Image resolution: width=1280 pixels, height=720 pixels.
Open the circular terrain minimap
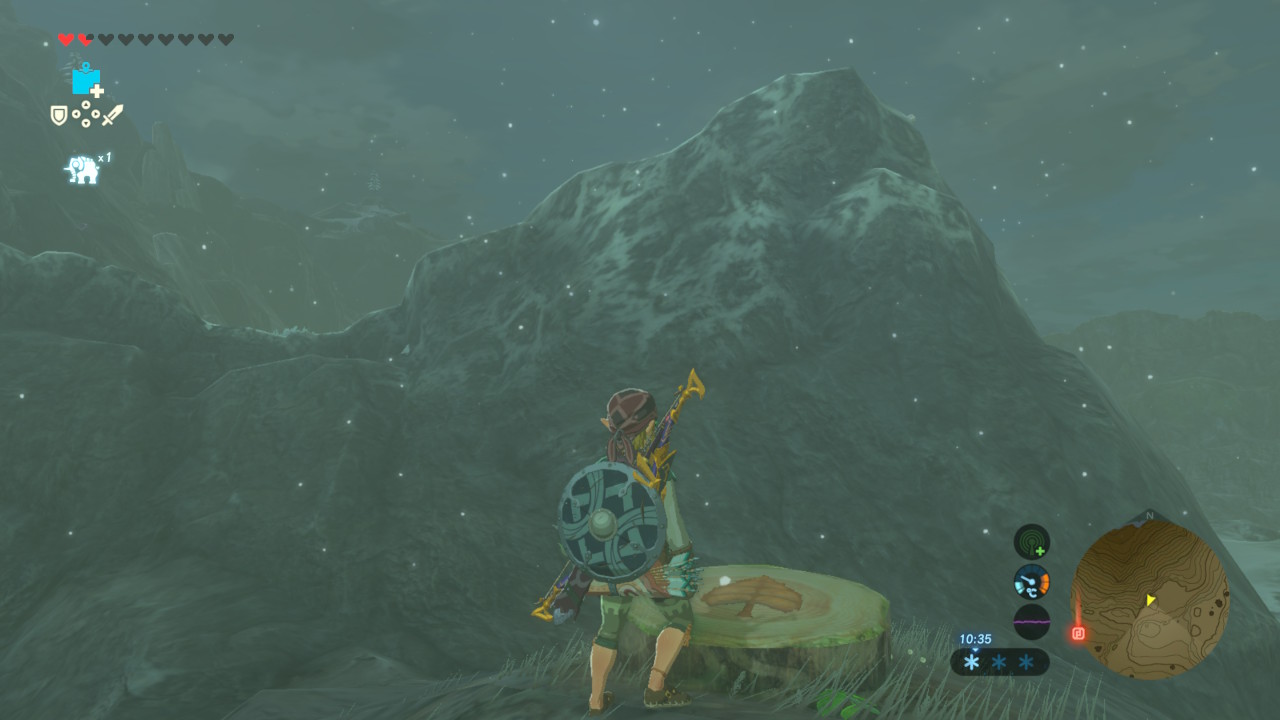click(x=1150, y=599)
